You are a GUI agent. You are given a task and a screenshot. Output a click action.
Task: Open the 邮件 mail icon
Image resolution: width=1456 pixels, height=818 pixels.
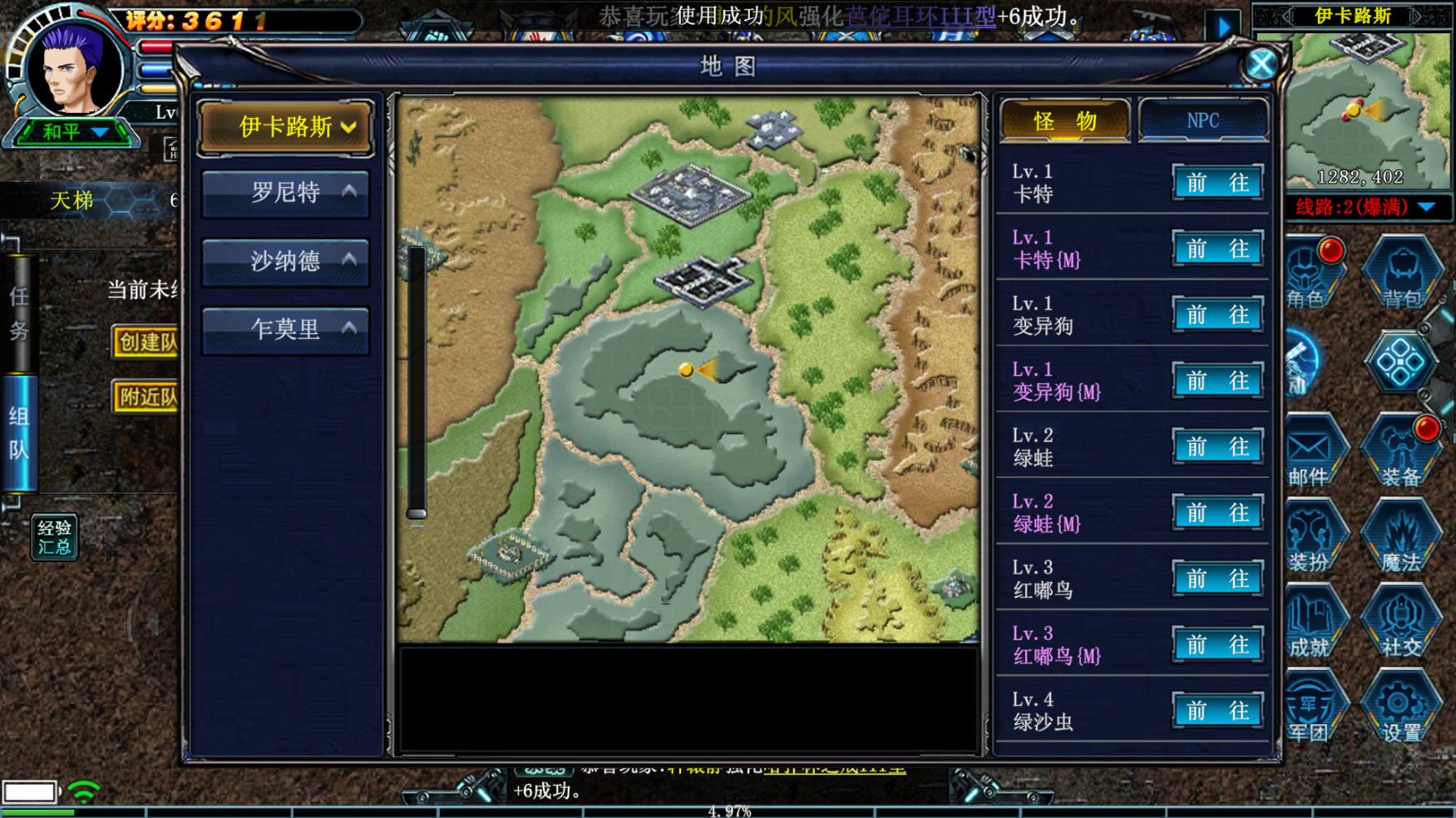point(1310,456)
